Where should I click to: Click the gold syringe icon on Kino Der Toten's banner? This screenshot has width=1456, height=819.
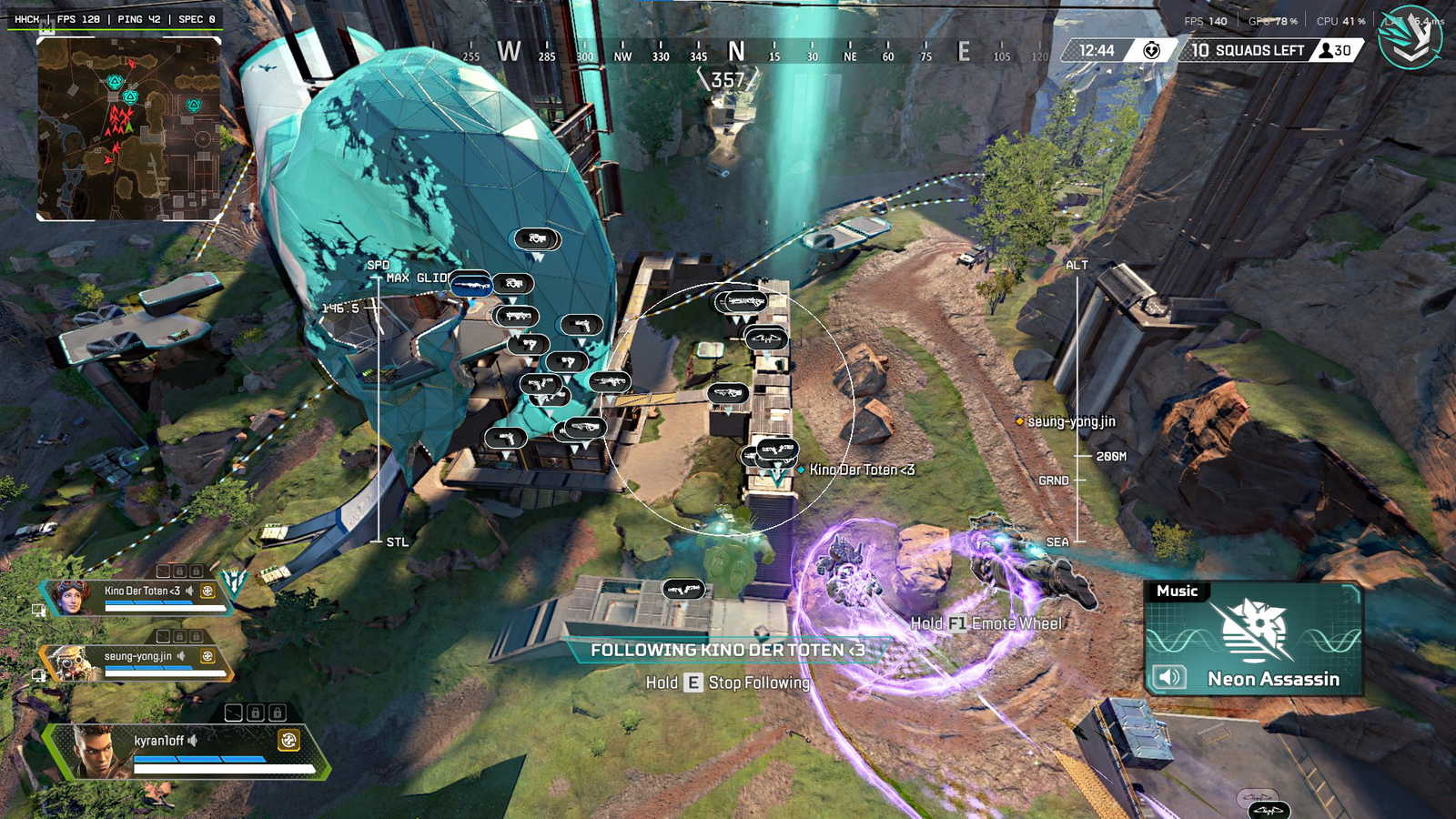[208, 591]
